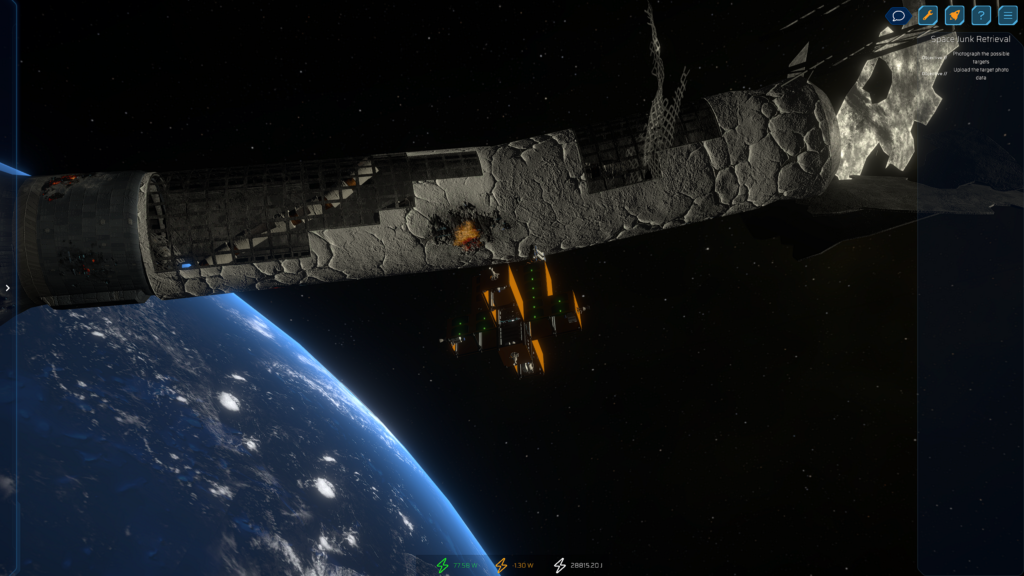
Task: Select the orange rocket icon button
Action: [x=954, y=16]
